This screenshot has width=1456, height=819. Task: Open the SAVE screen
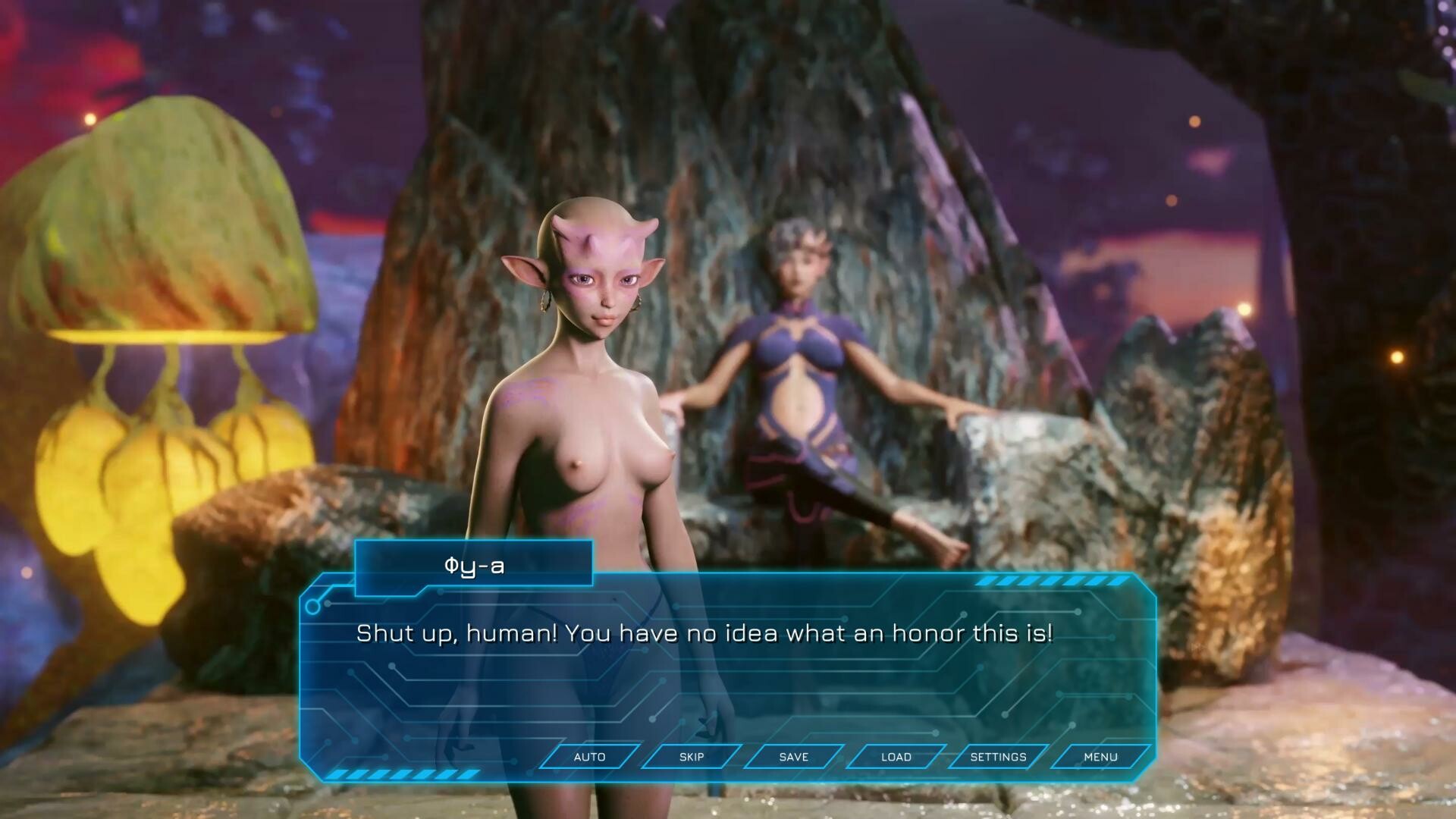click(792, 757)
